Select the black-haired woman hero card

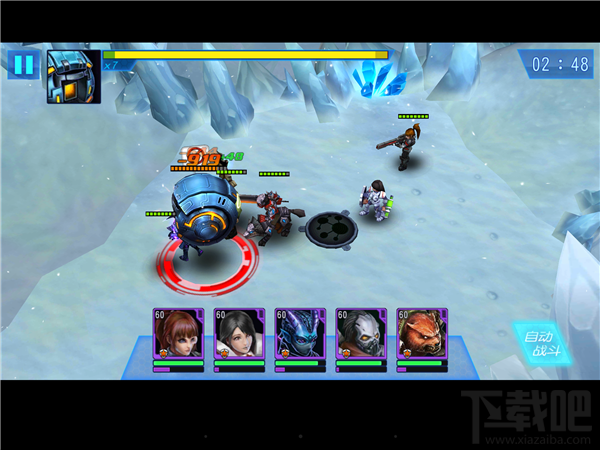pyautogui.click(x=239, y=334)
